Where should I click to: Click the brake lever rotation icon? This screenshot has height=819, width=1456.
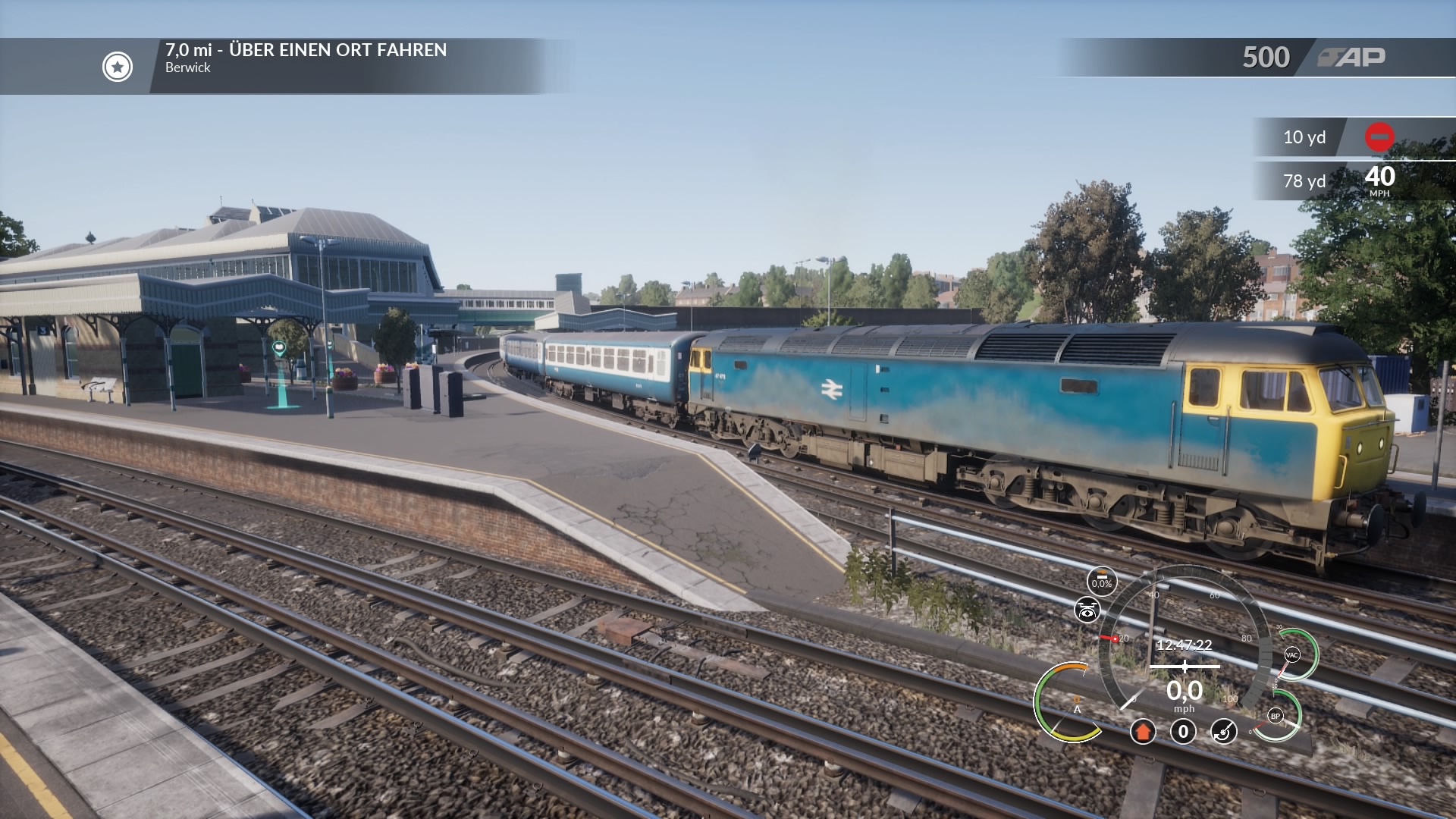click(1223, 732)
